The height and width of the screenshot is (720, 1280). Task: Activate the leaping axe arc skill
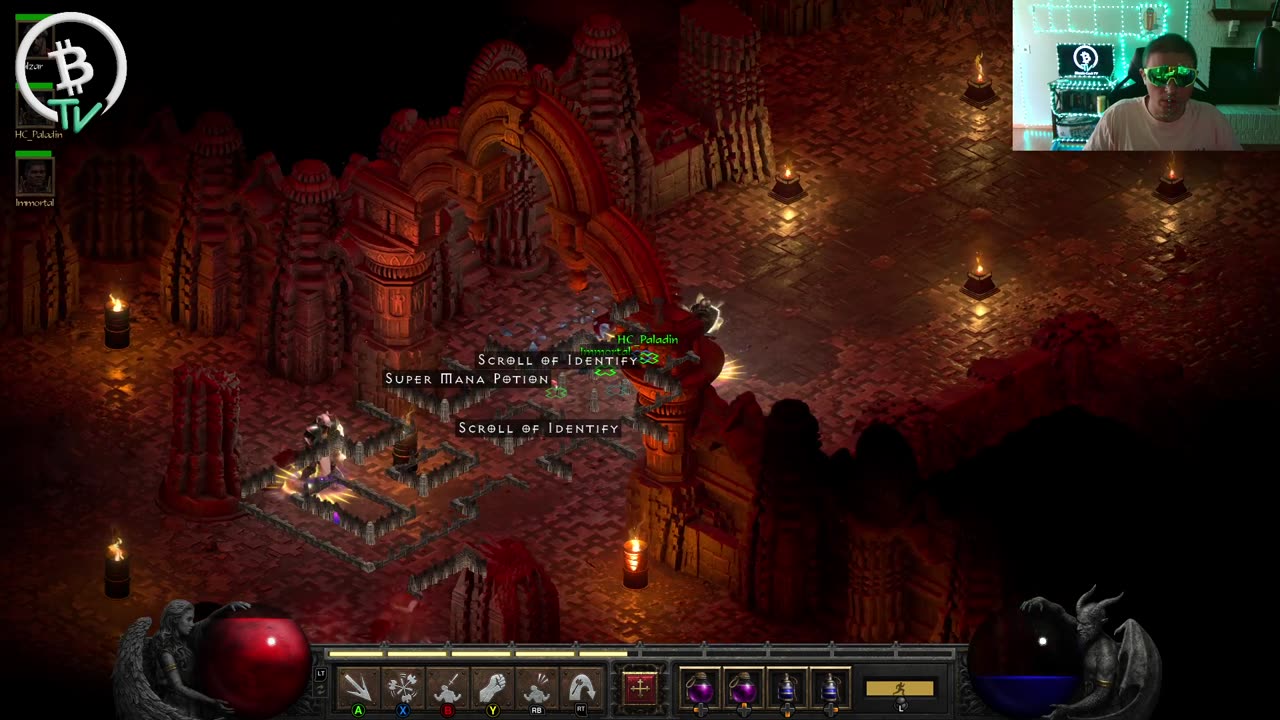[x=581, y=688]
